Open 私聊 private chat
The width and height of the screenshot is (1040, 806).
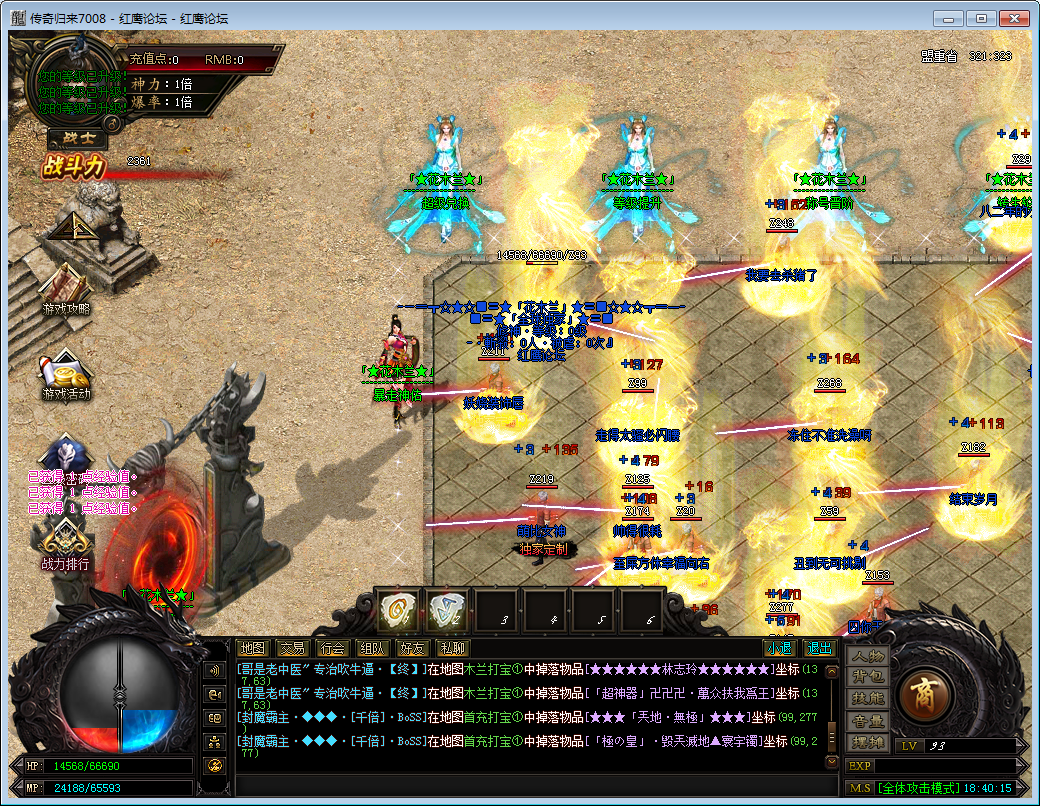pos(452,648)
